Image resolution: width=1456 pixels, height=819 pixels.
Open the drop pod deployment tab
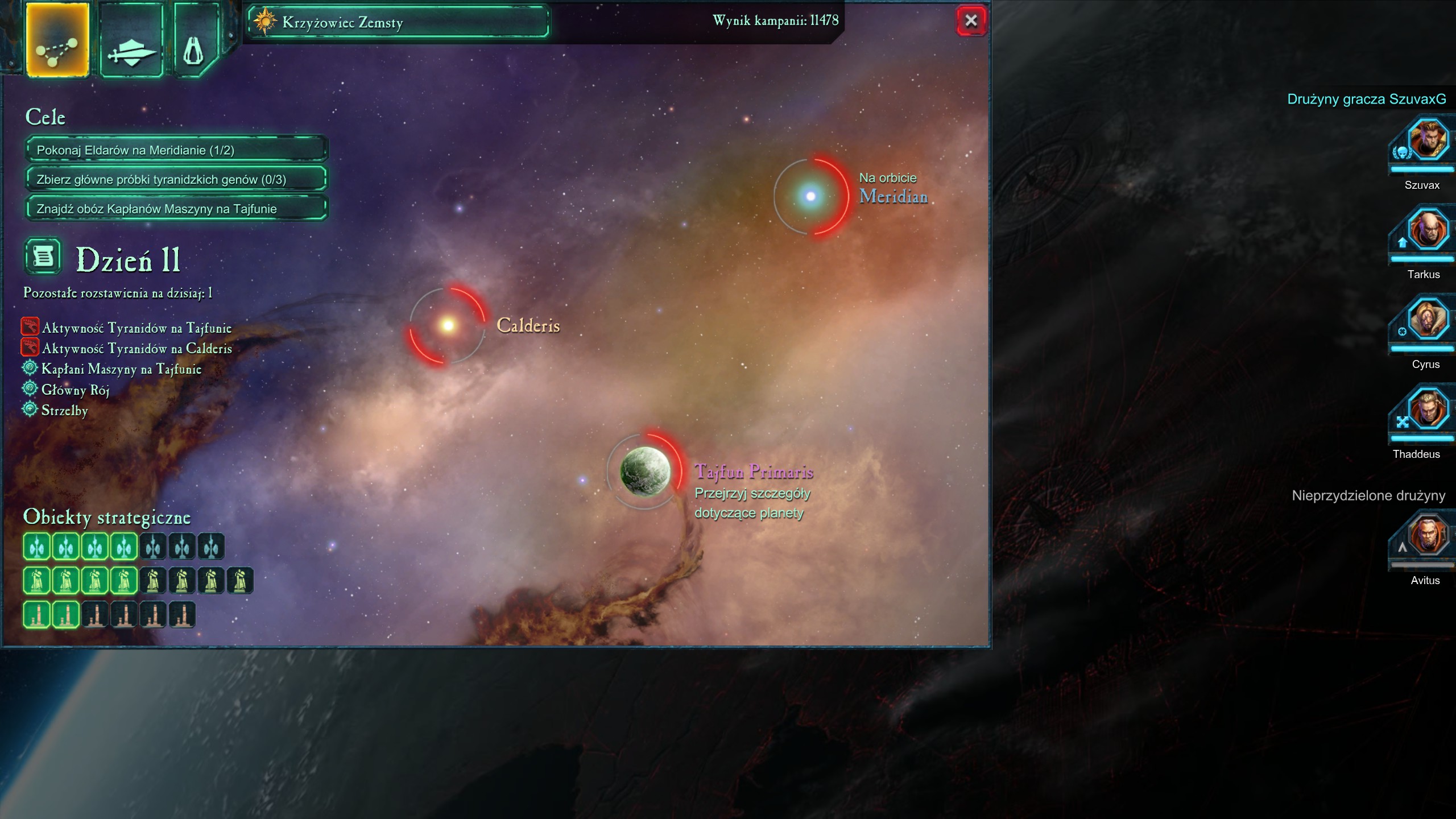(195, 40)
